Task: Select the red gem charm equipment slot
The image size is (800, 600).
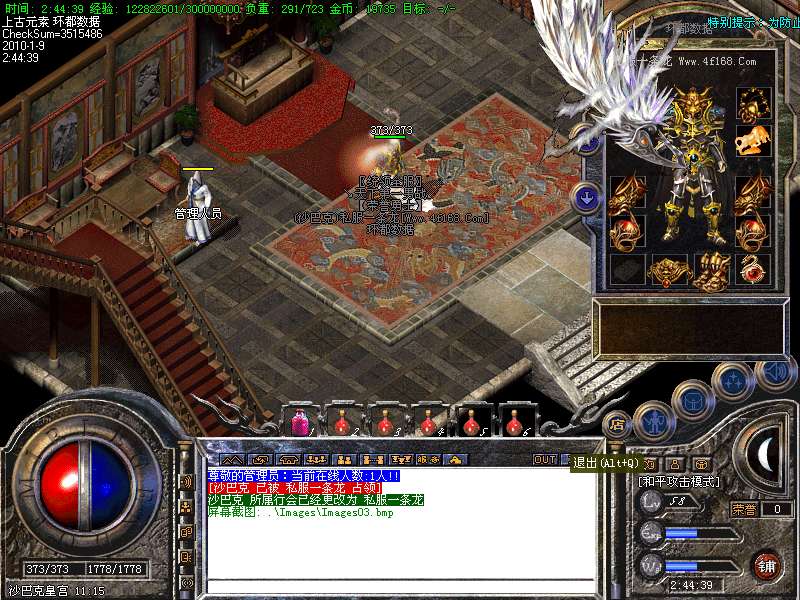Action: [753, 269]
